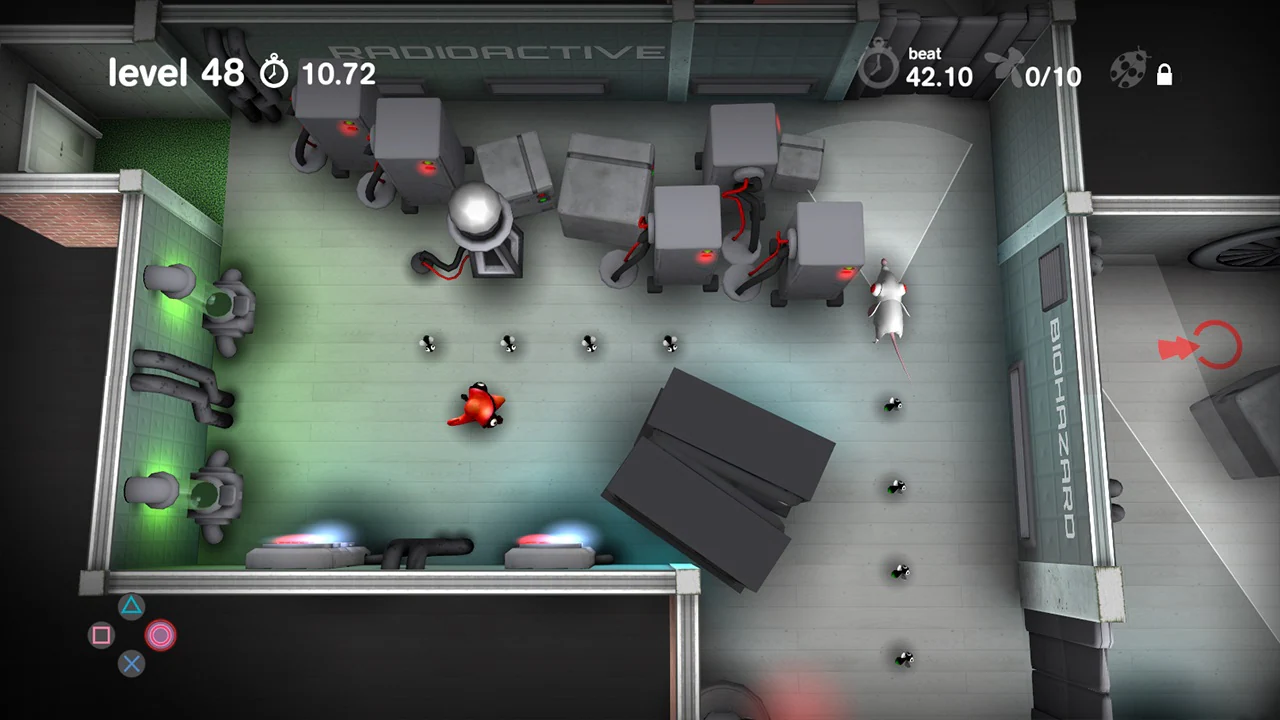1280x720 pixels.
Task: Click the lock icon next to the ladybug
Action: [1164, 75]
